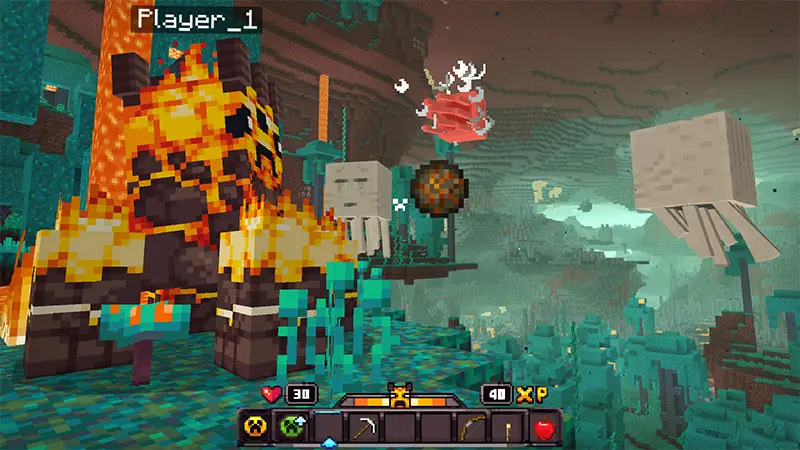Viewport: 800px width, 450px height.
Task: Select the bow hotbar slot
Action: click(471, 429)
